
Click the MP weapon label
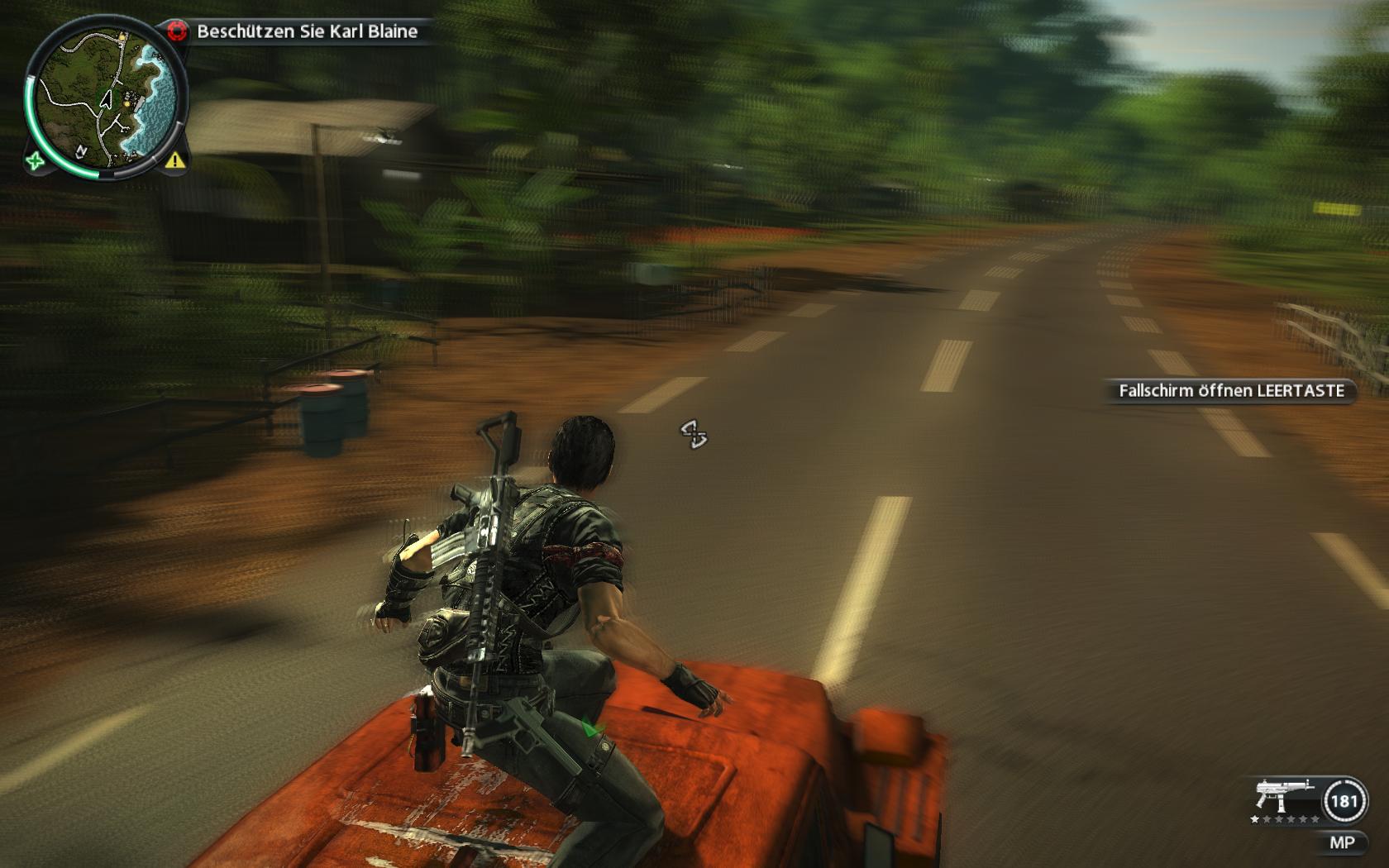1341,842
